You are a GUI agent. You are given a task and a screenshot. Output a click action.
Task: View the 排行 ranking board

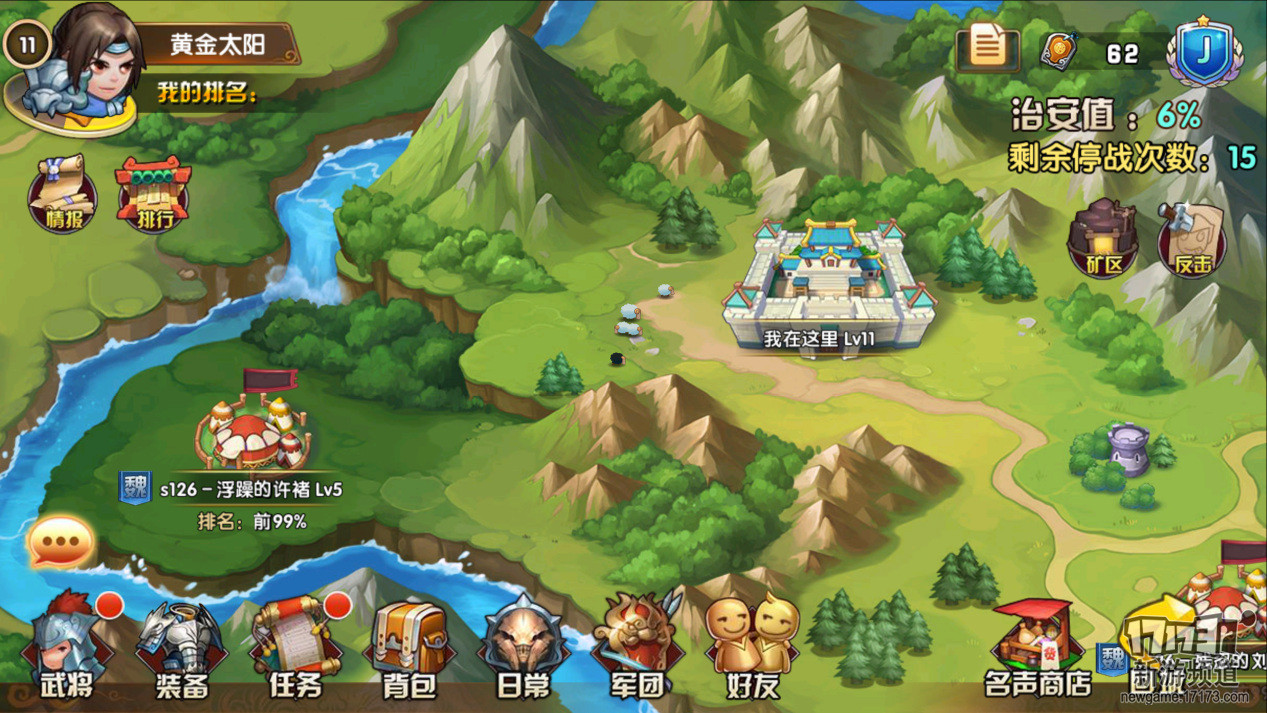pyautogui.click(x=152, y=194)
